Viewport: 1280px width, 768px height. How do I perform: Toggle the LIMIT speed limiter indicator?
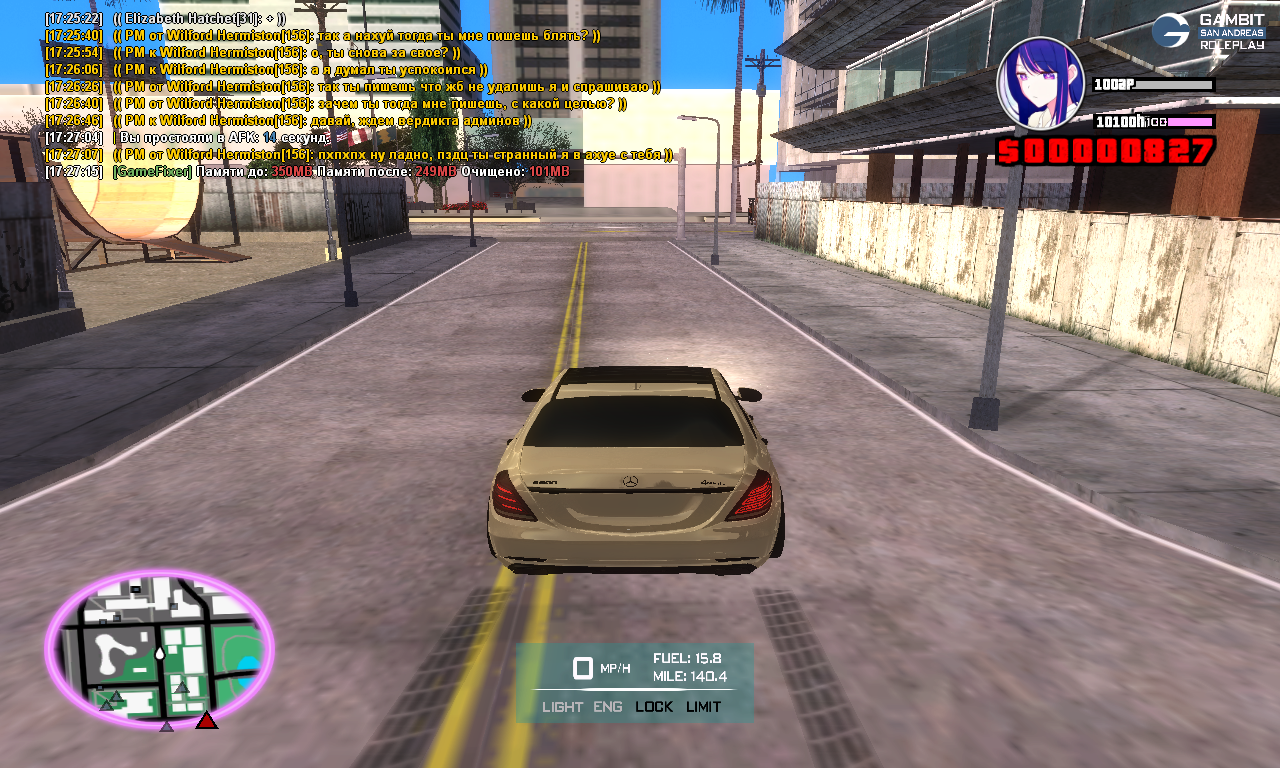tap(704, 707)
